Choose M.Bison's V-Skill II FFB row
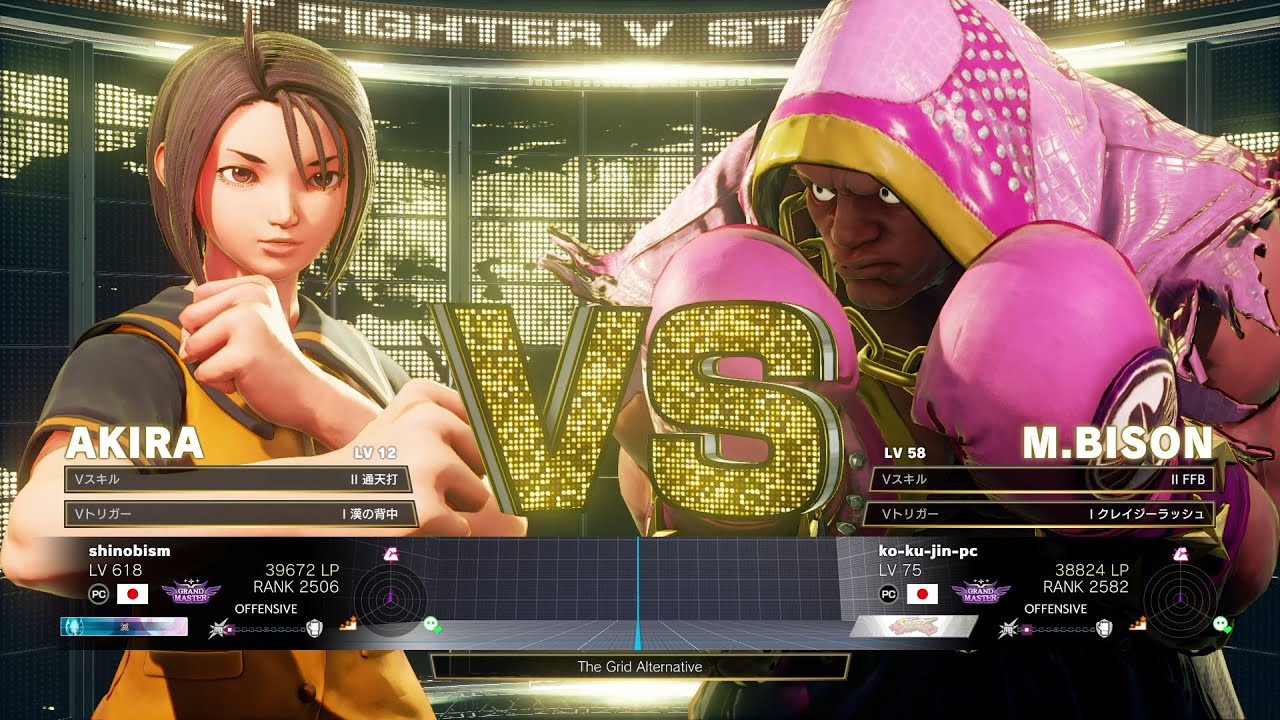The image size is (1280, 720). pyautogui.click(x=1043, y=479)
